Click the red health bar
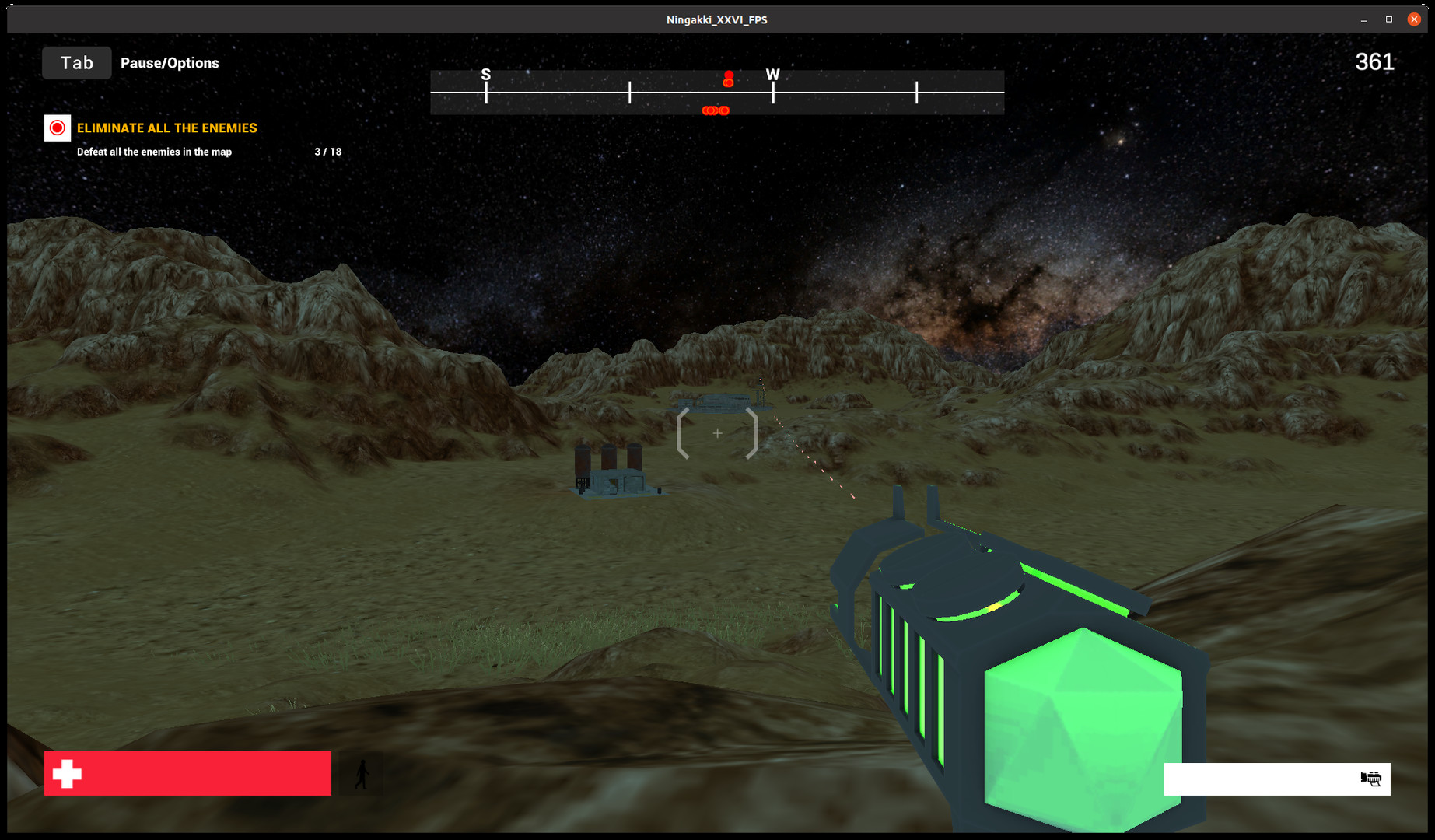1435x840 pixels. [187, 773]
